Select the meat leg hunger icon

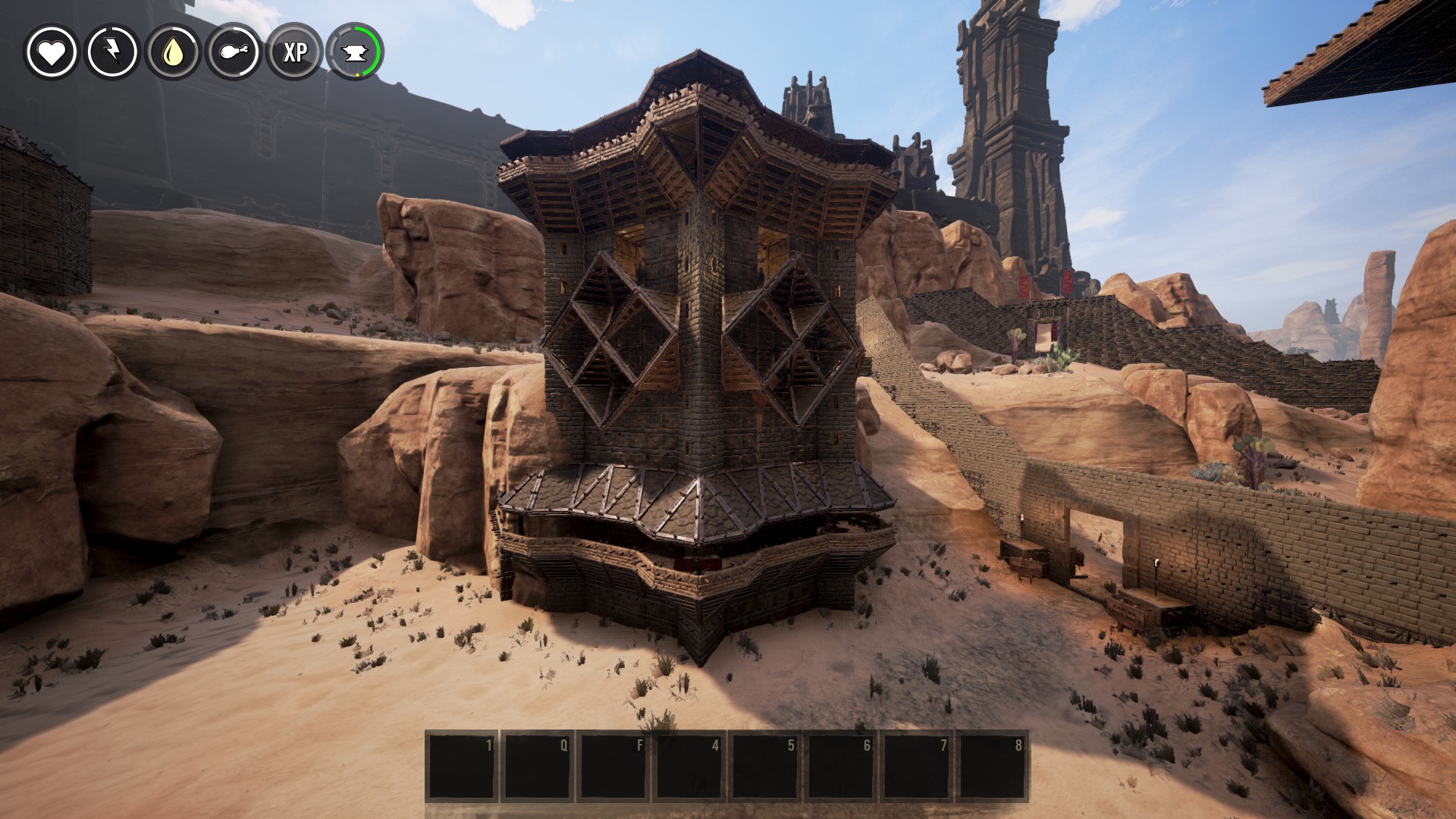pyautogui.click(x=234, y=52)
